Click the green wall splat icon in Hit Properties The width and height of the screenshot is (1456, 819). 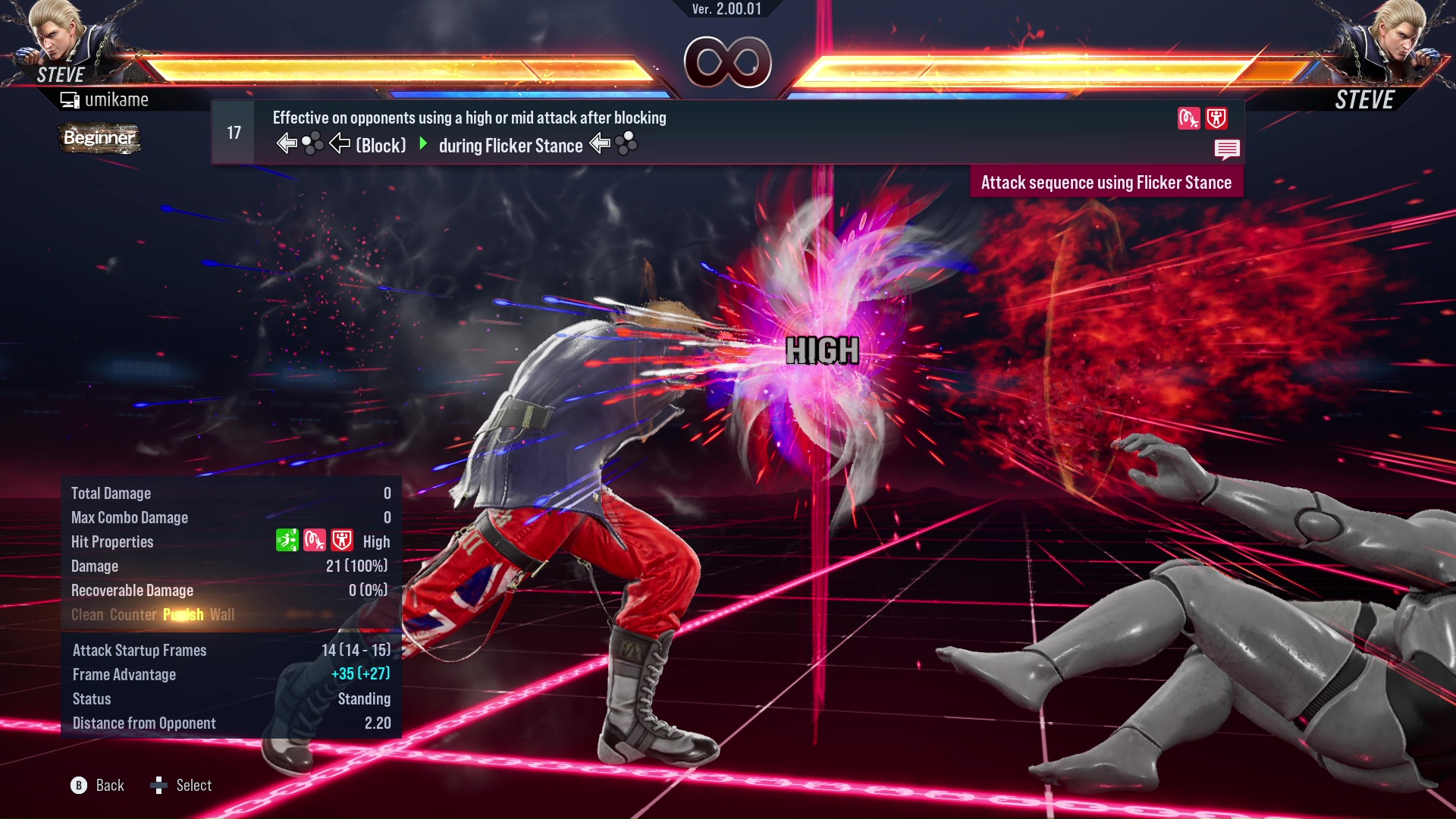pyautogui.click(x=287, y=541)
